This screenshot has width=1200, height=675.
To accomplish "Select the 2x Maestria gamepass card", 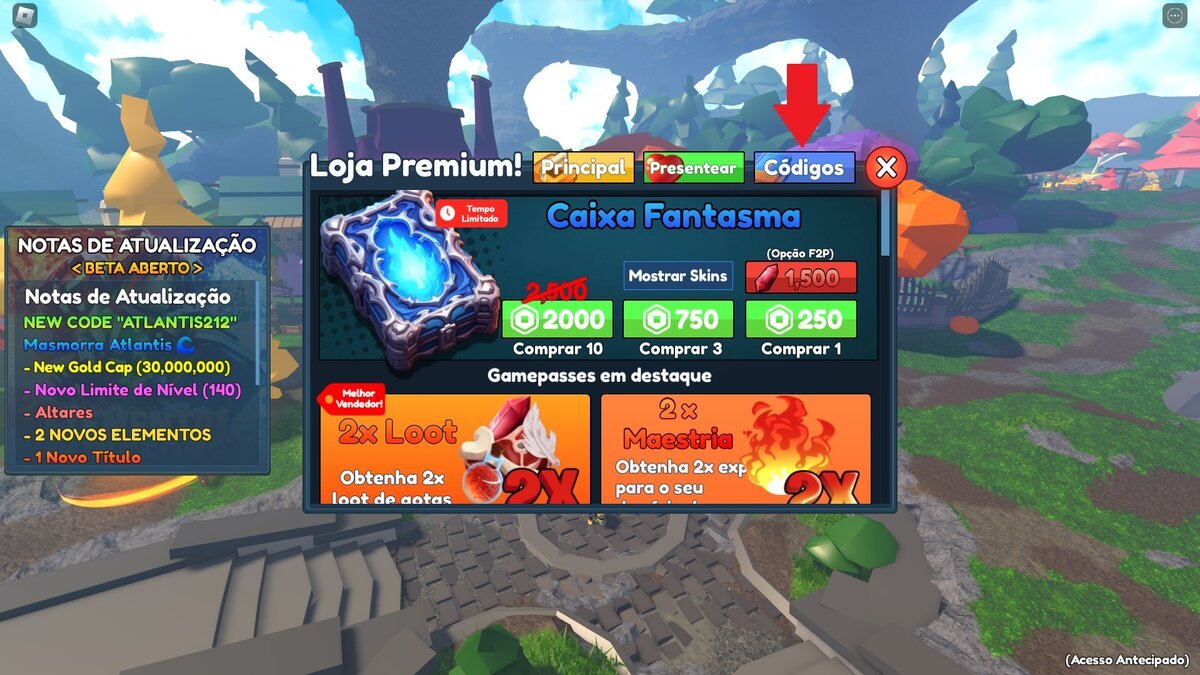I will (735, 448).
